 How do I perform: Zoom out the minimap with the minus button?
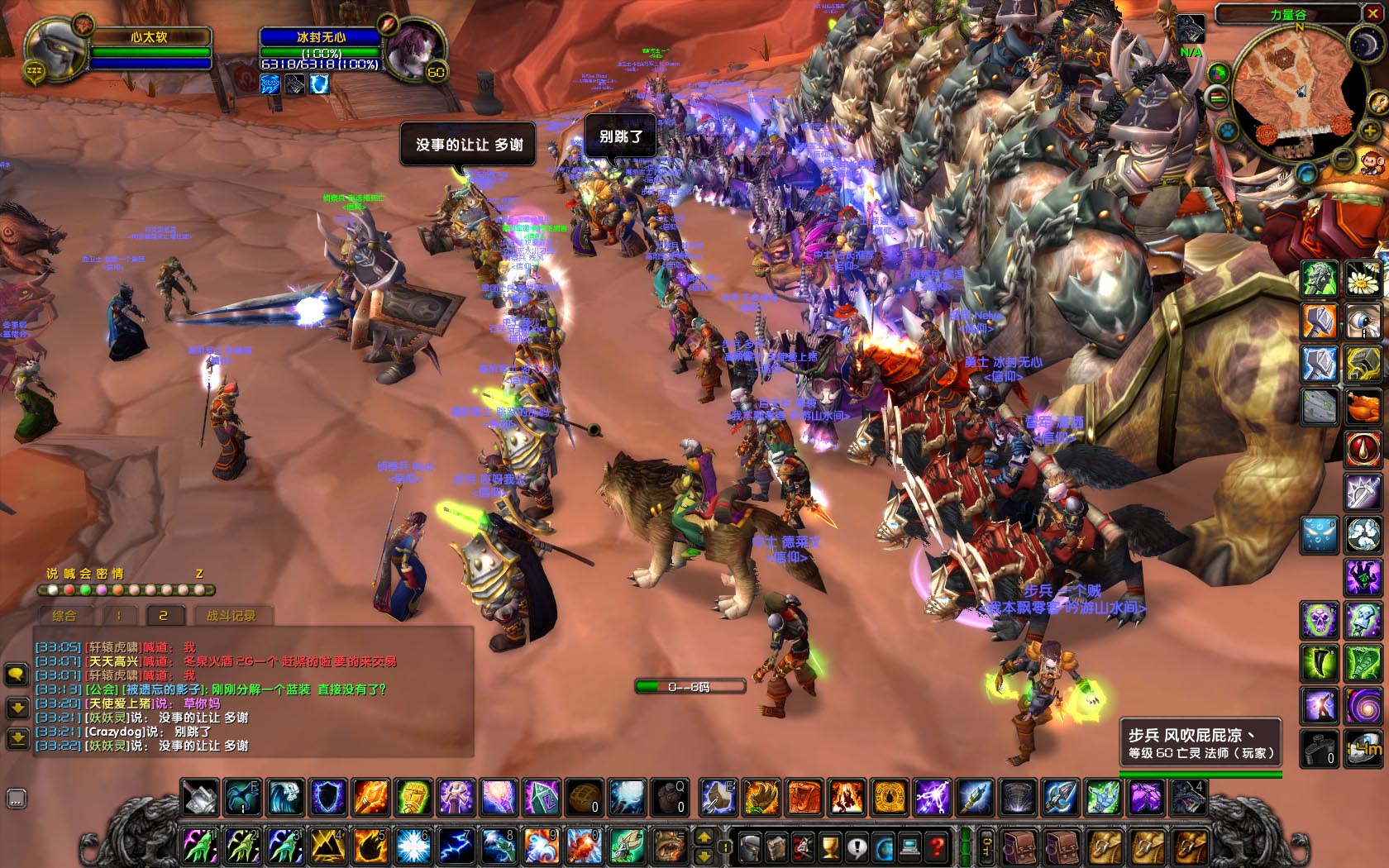pos(1341,160)
